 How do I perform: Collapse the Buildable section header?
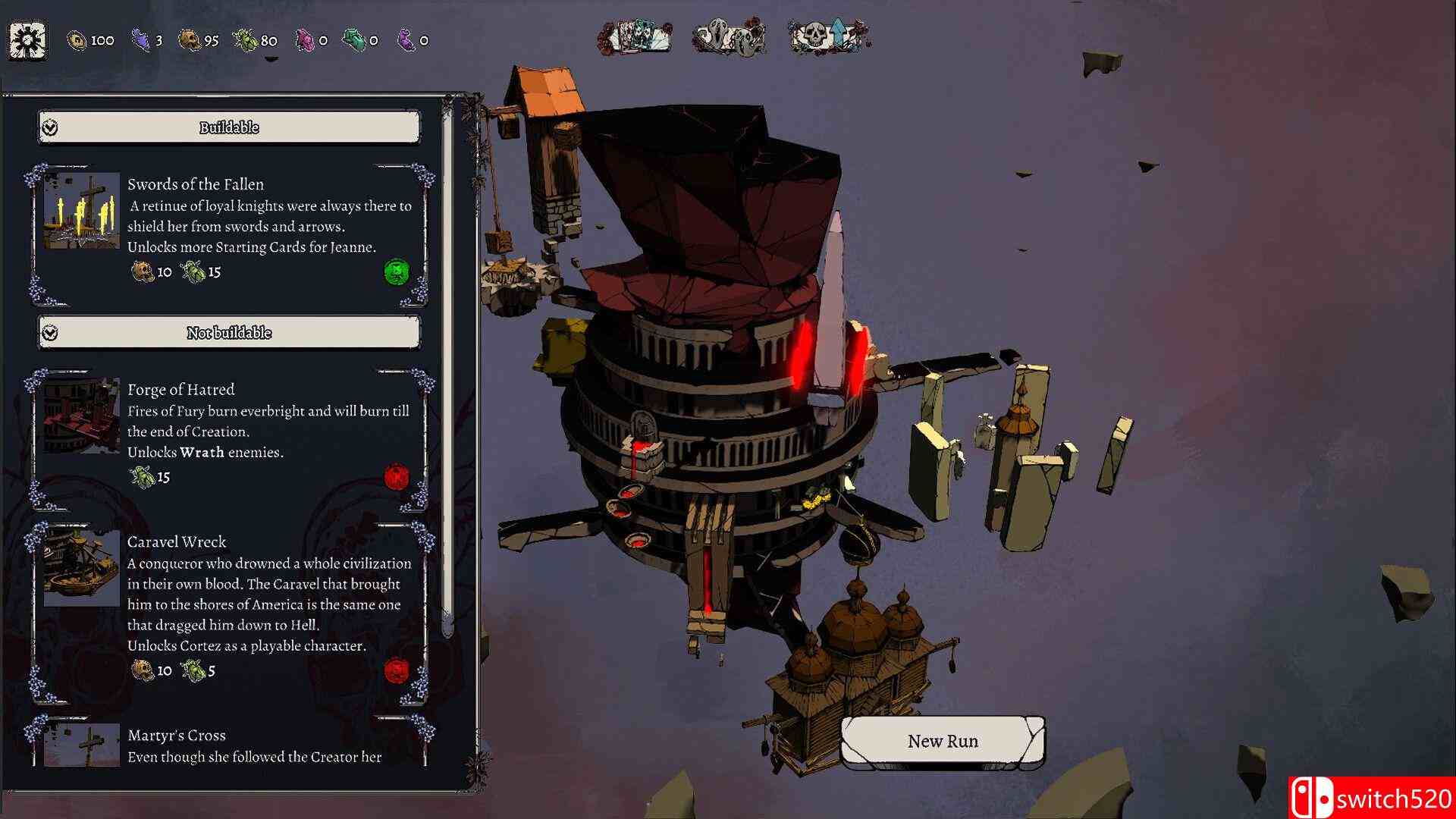(x=229, y=127)
